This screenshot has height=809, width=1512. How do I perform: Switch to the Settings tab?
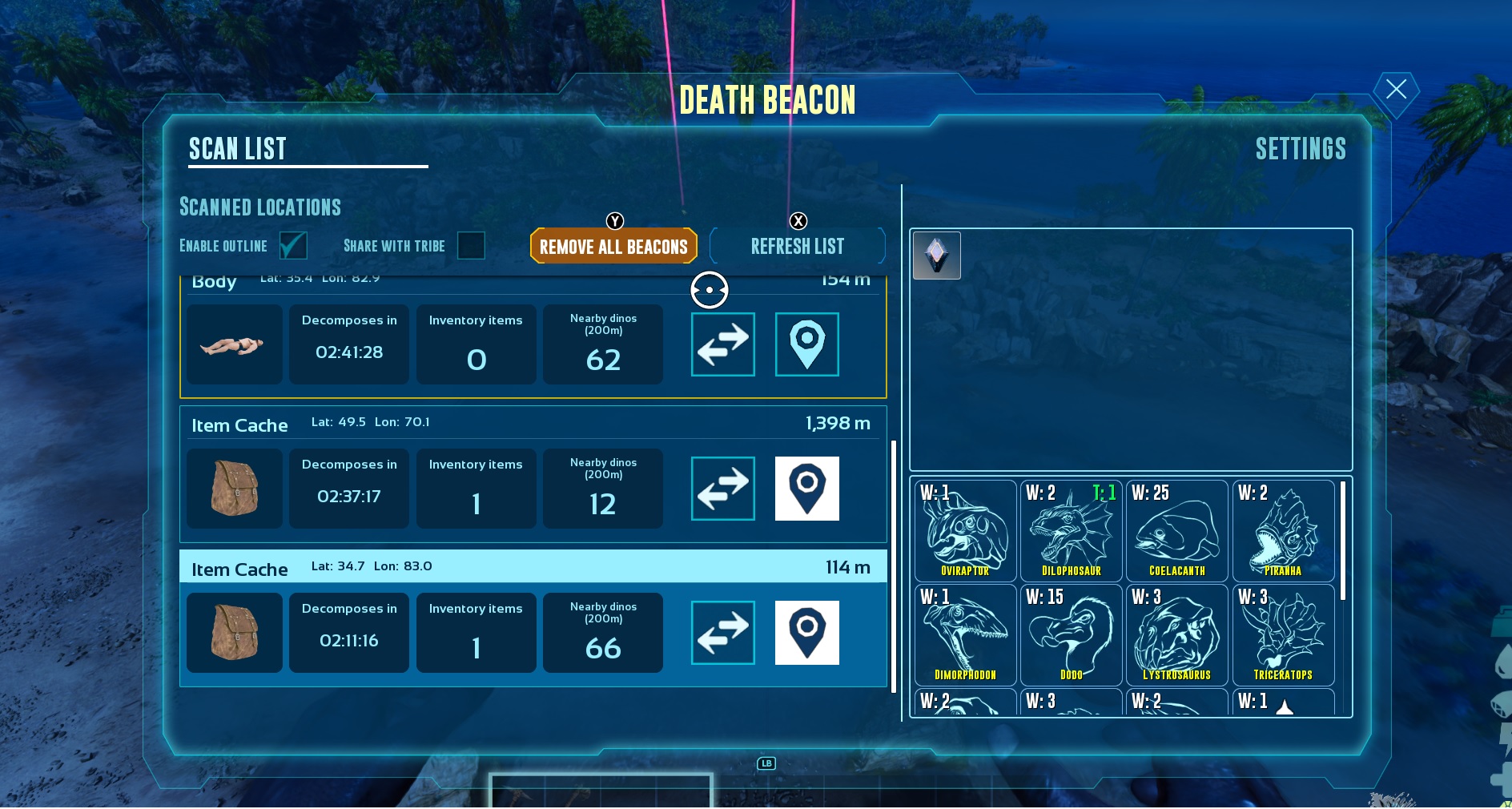tap(1301, 149)
